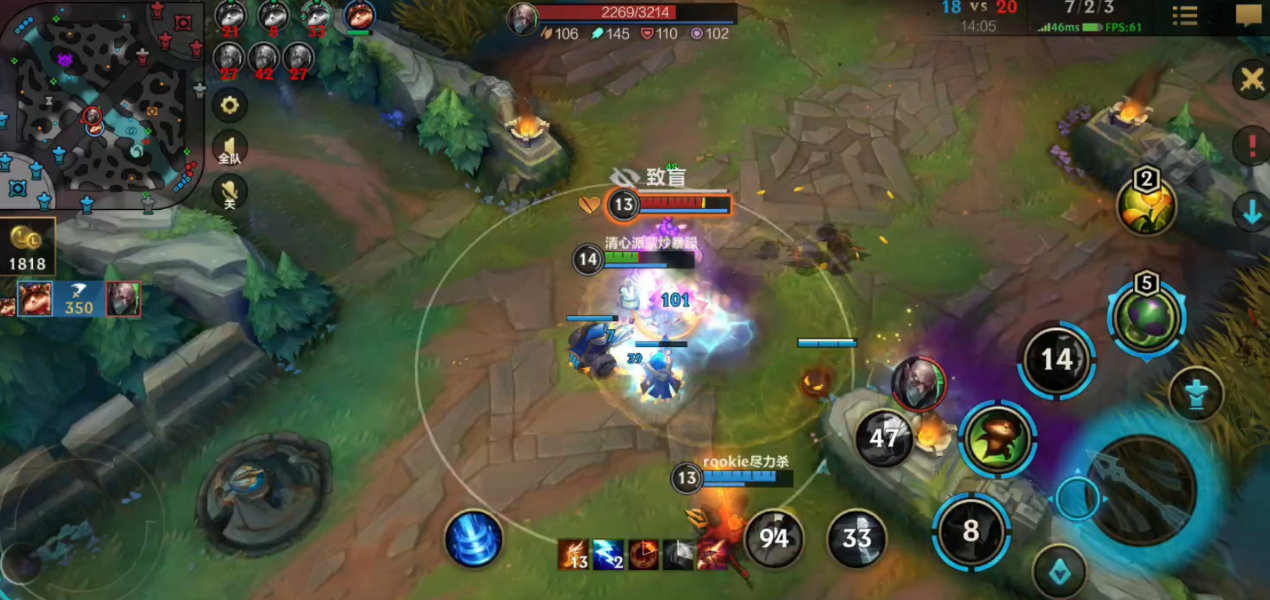Tap the red exclamation danger ping
This screenshot has width=1270, height=600.
[1251, 146]
